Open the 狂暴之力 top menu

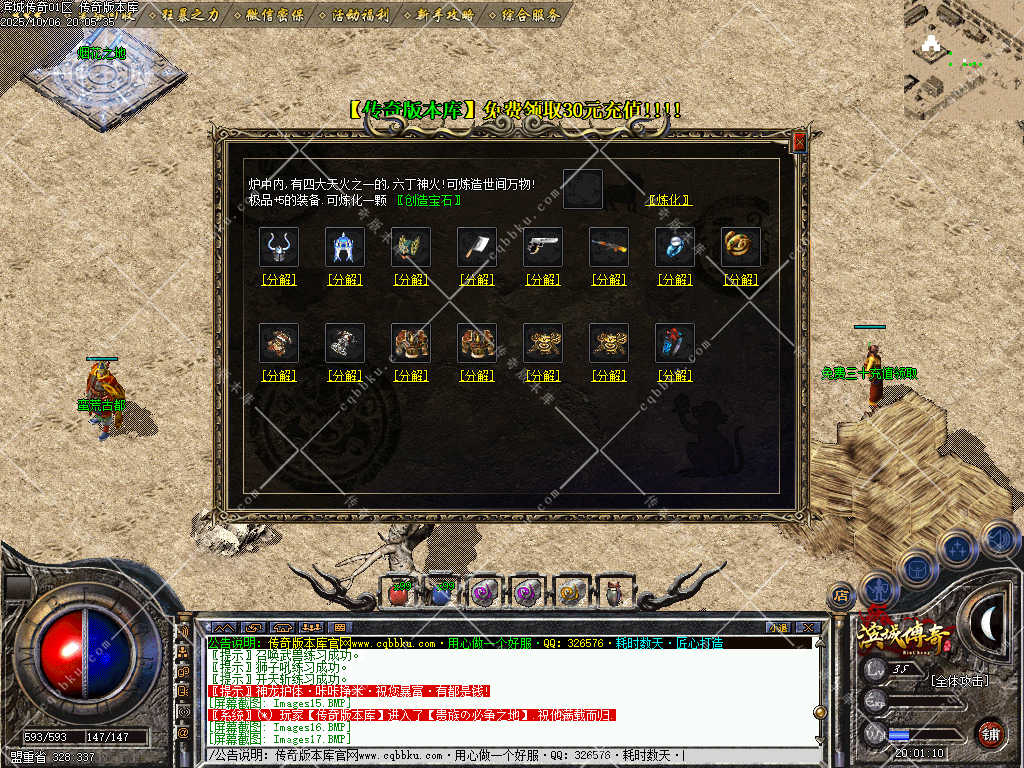[191, 15]
